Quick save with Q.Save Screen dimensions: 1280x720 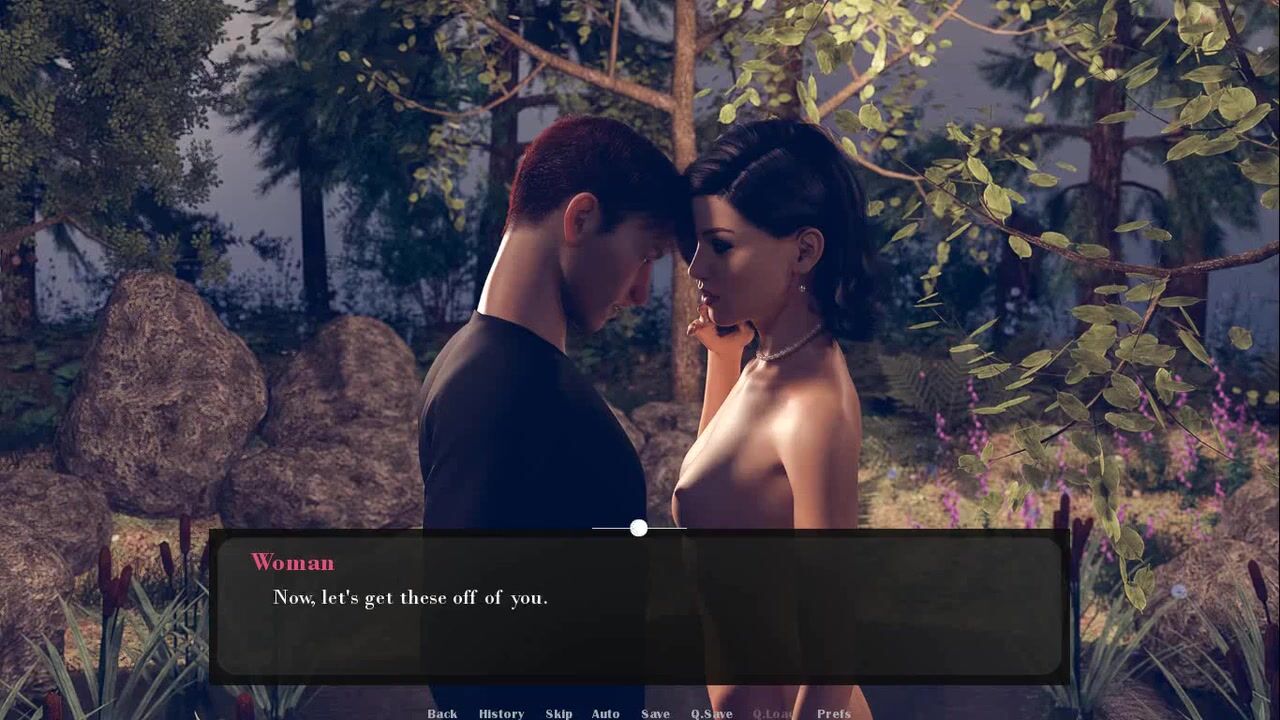click(x=711, y=713)
